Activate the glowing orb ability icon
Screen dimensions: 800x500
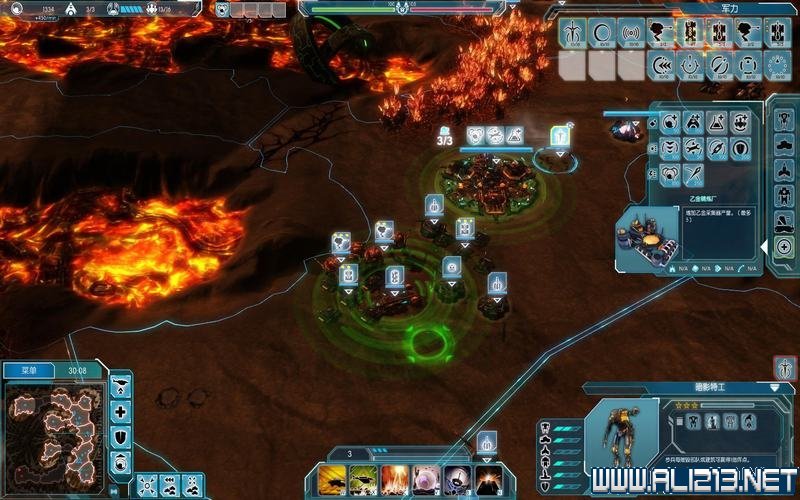coord(427,479)
